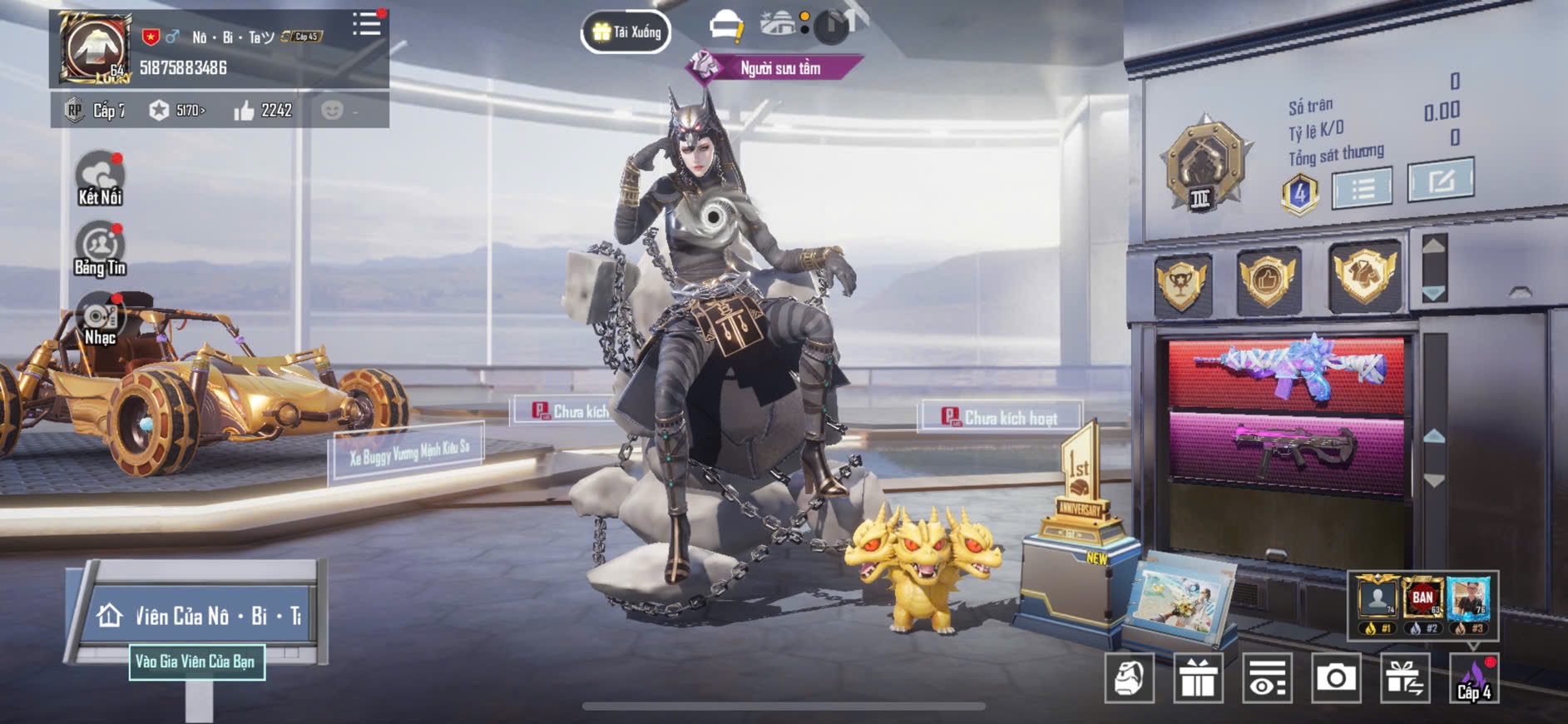Click the stats list button under K/D
Viewport: 1568px width, 724px height.
pos(1362,189)
